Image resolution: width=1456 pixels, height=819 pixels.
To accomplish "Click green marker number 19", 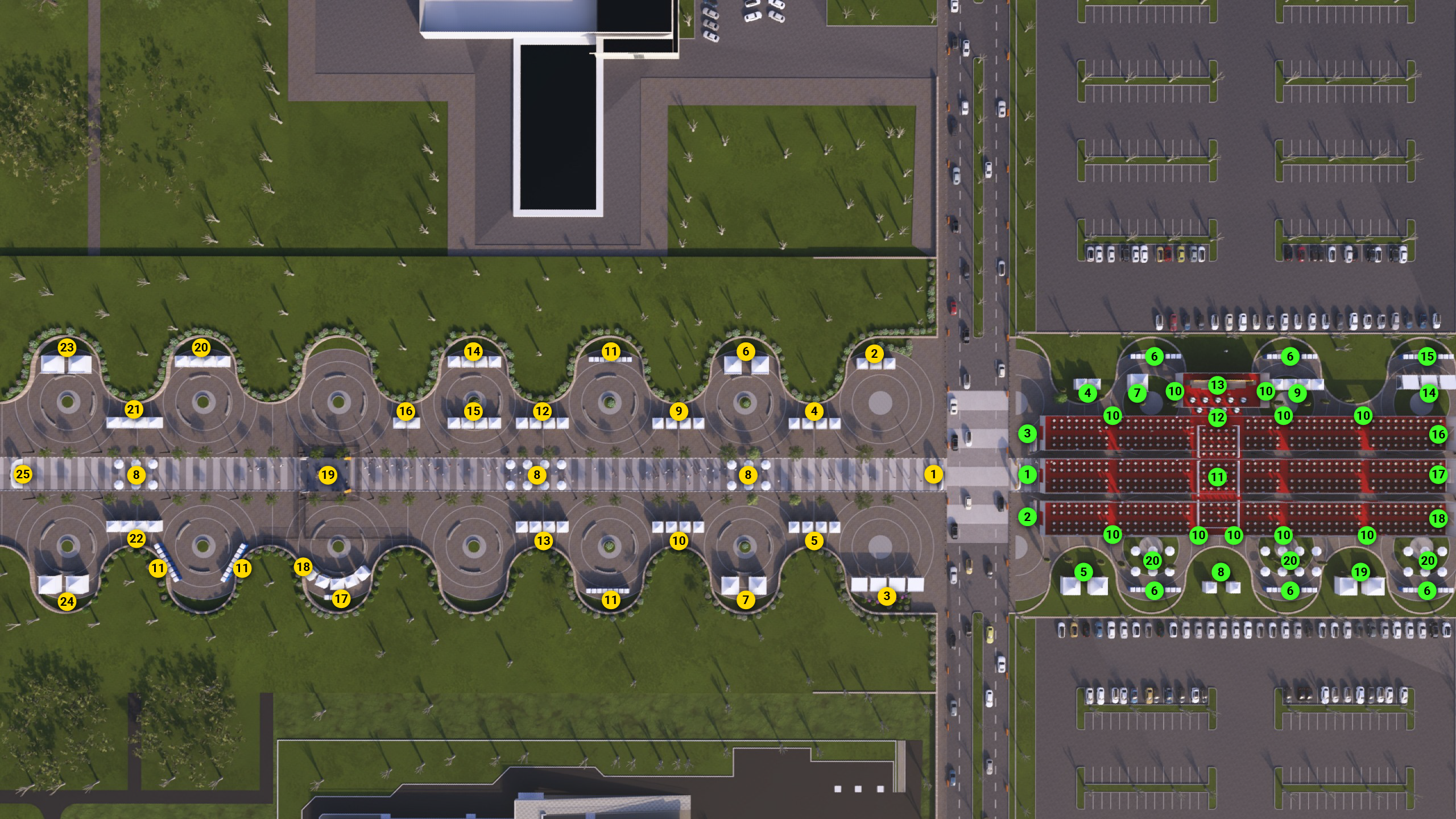I will [1360, 572].
